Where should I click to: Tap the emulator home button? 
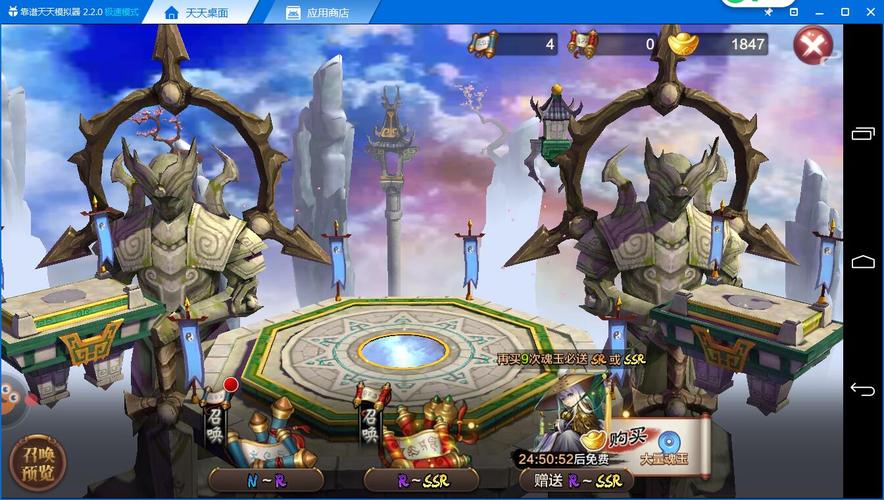pyautogui.click(x=862, y=262)
